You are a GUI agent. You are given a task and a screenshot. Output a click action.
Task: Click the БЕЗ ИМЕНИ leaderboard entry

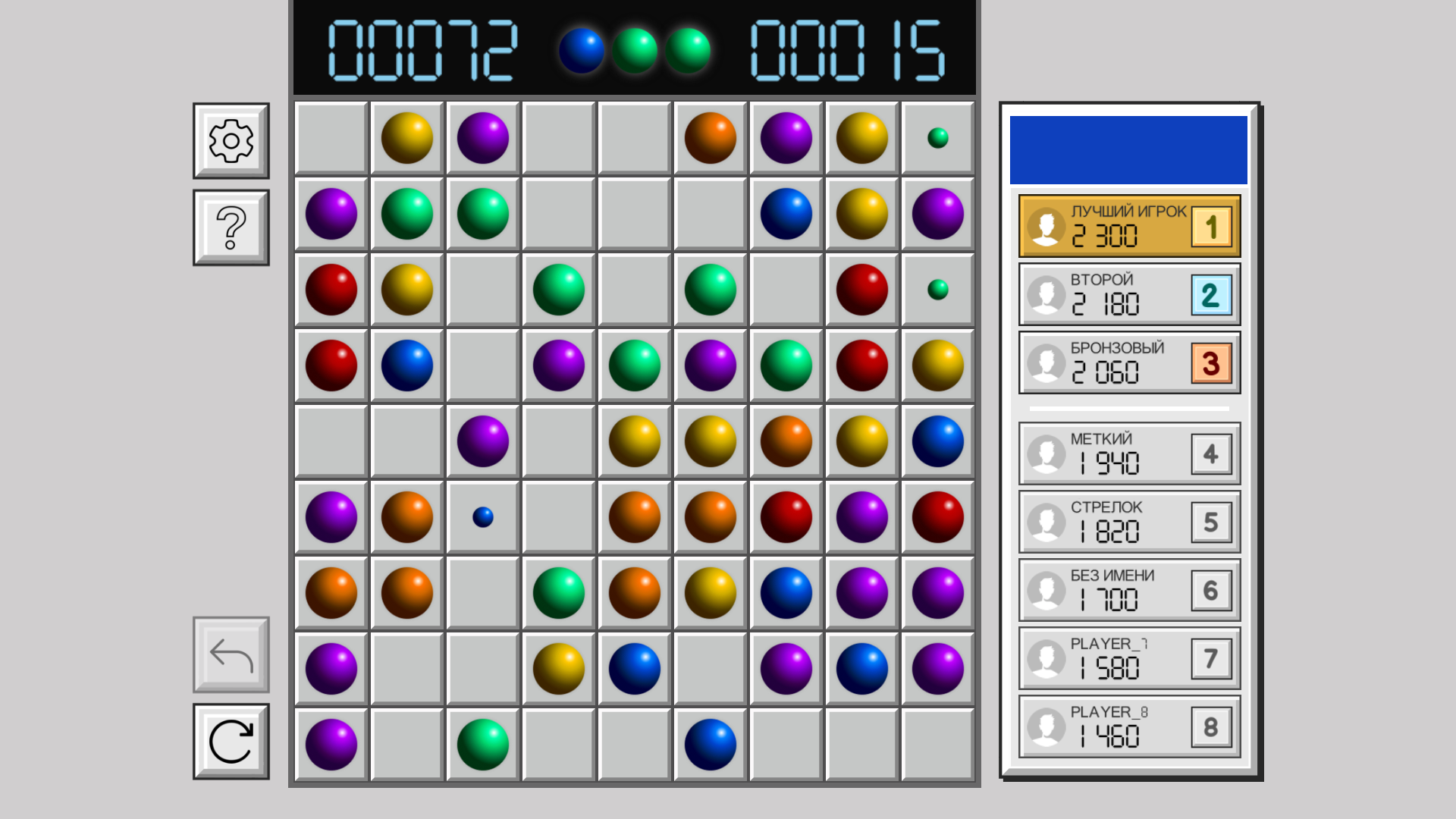click(1128, 589)
